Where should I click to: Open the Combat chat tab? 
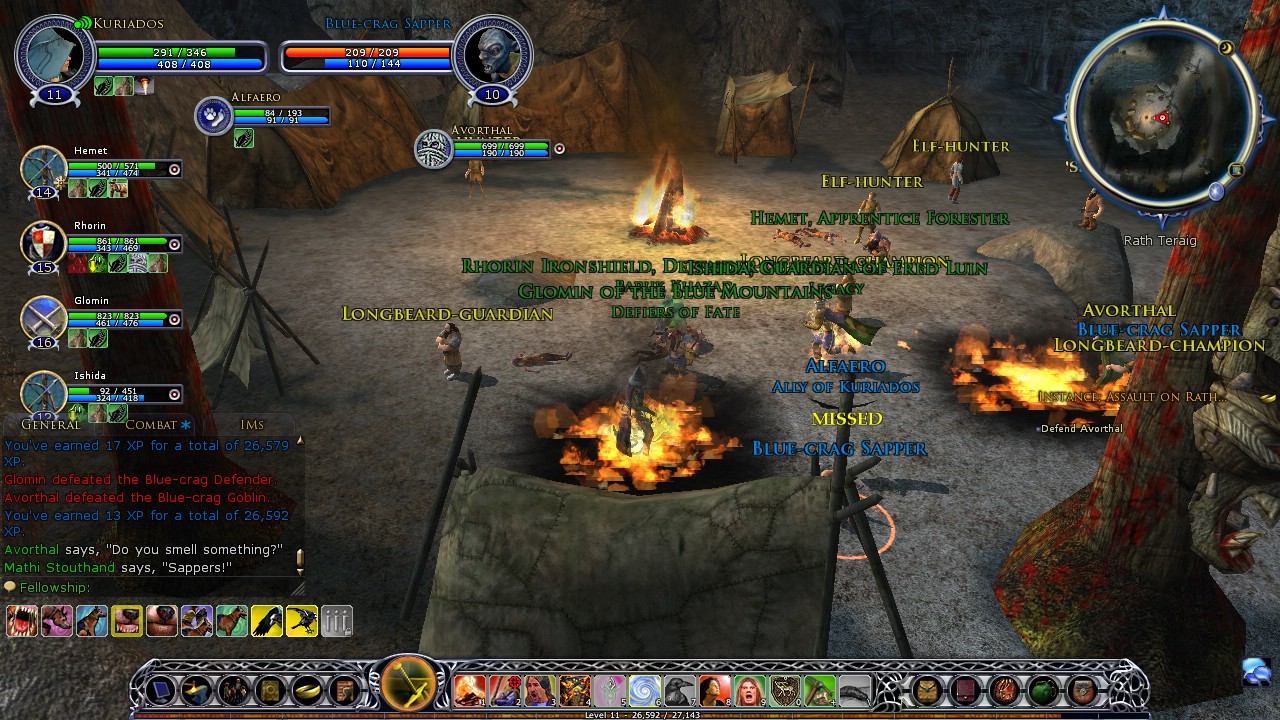tap(151, 425)
